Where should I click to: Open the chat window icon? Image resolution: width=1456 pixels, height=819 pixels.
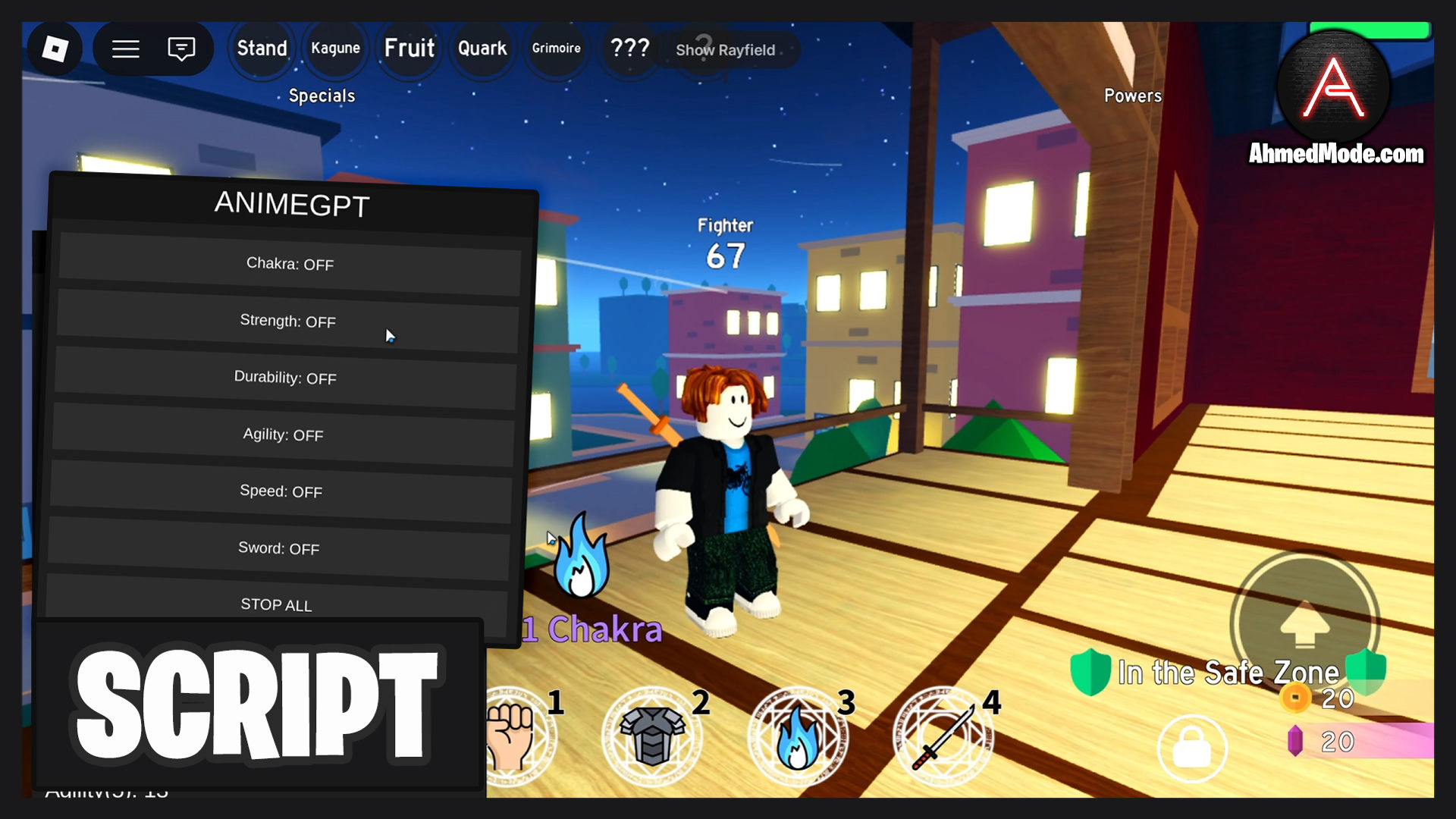point(181,49)
